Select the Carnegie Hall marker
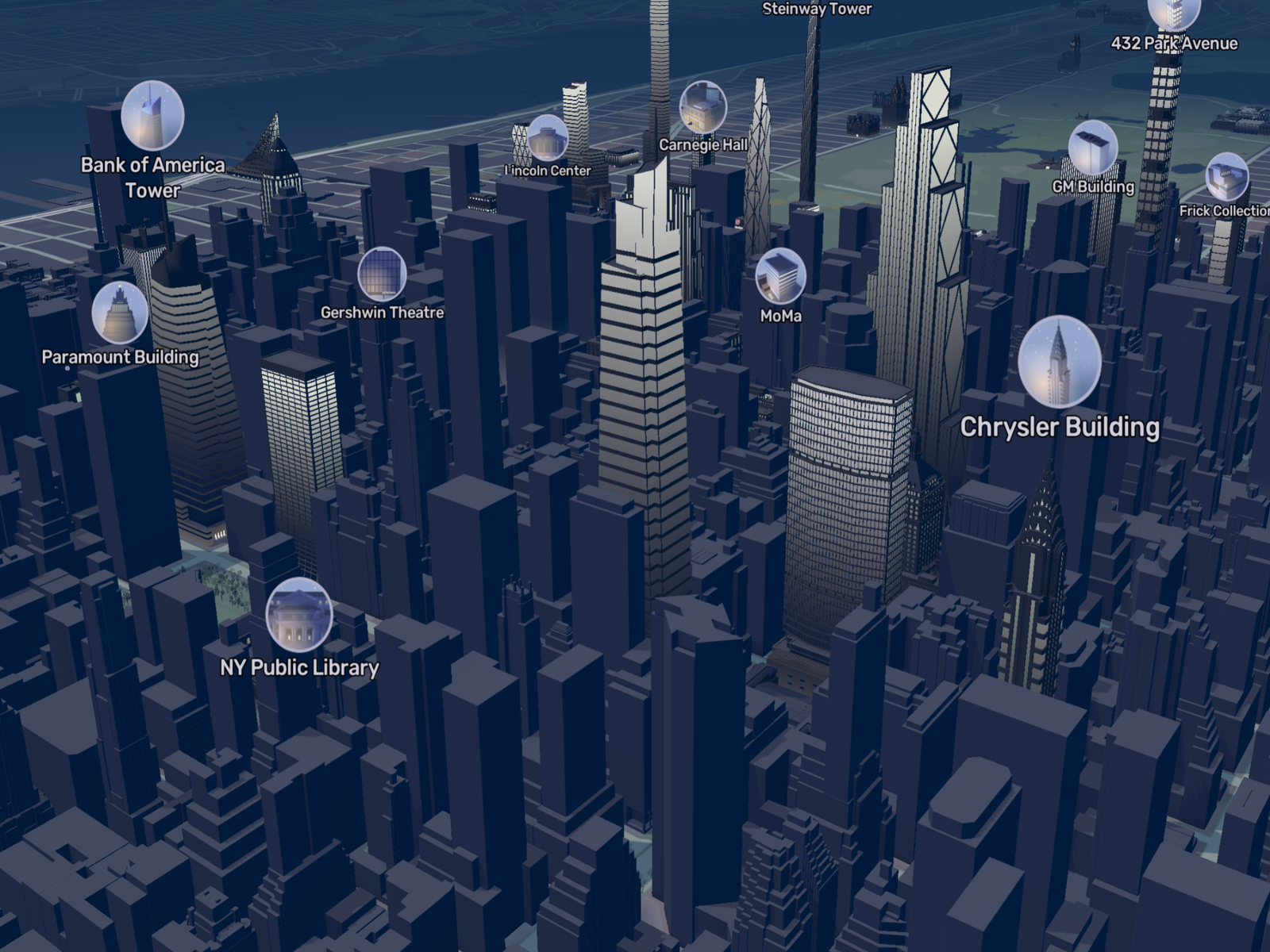Screen dimensions: 1270x952 click(702, 108)
